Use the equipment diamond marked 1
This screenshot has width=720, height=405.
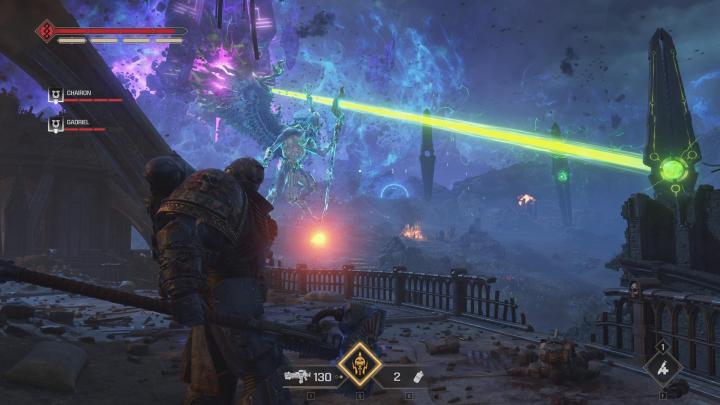click(x=663, y=369)
